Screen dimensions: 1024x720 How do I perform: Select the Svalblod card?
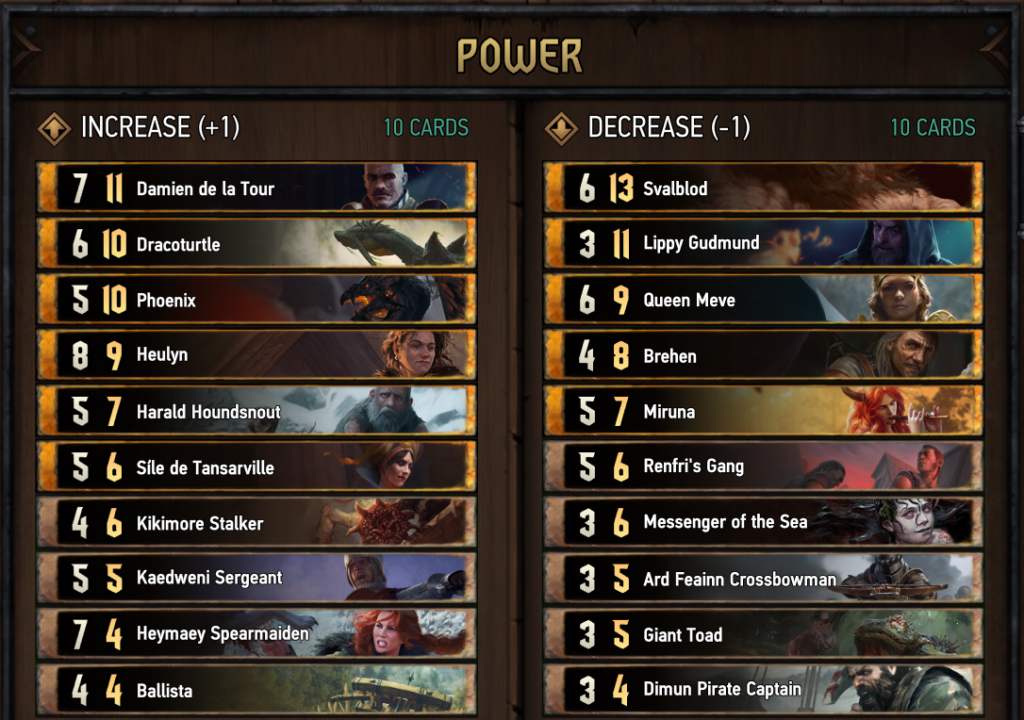tap(763, 188)
